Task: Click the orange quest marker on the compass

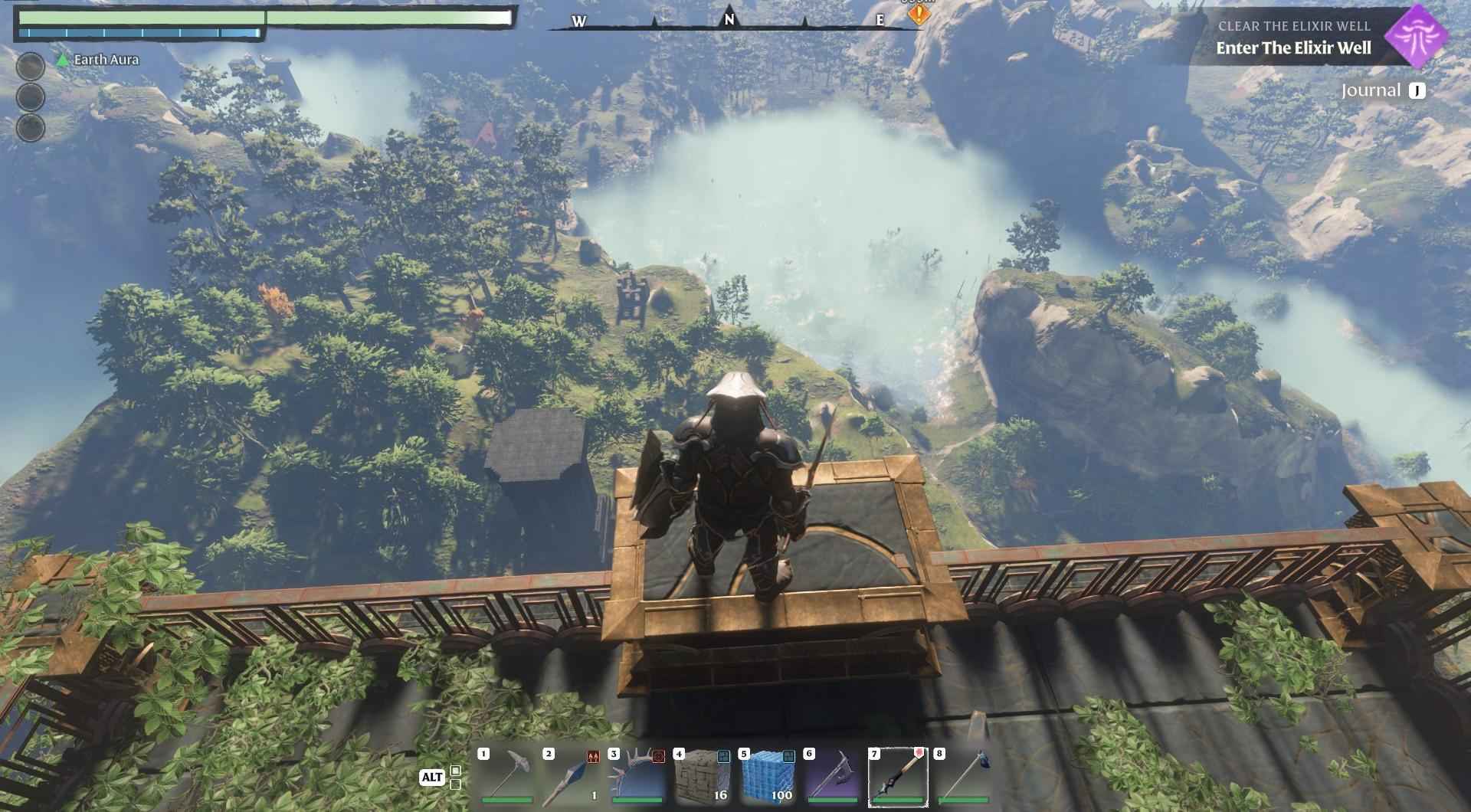Action: click(x=919, y=14)
